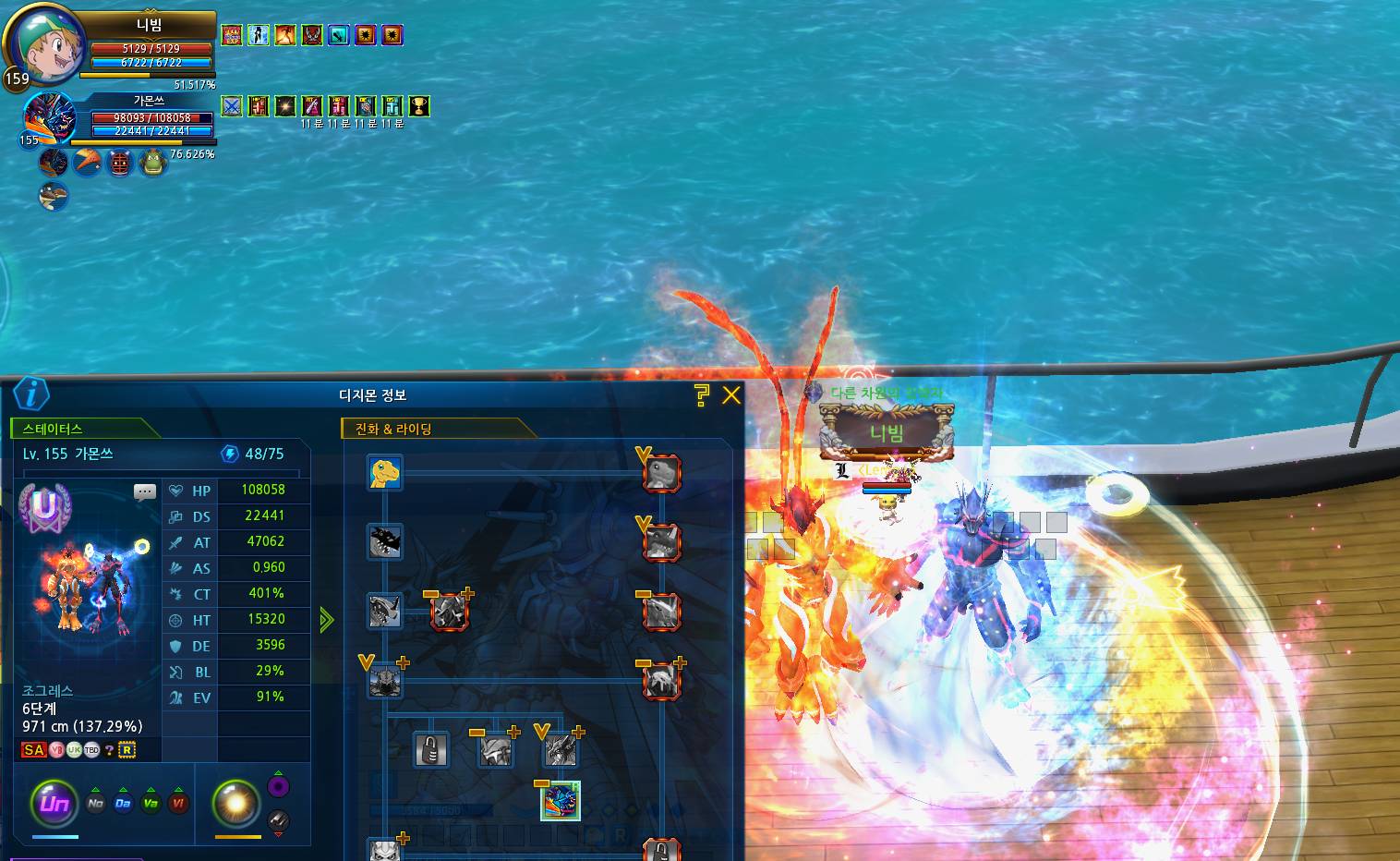Select the yellow Agumon evolution slot
The height and width of the screenshot is (861, 1400).
point(384,473)
